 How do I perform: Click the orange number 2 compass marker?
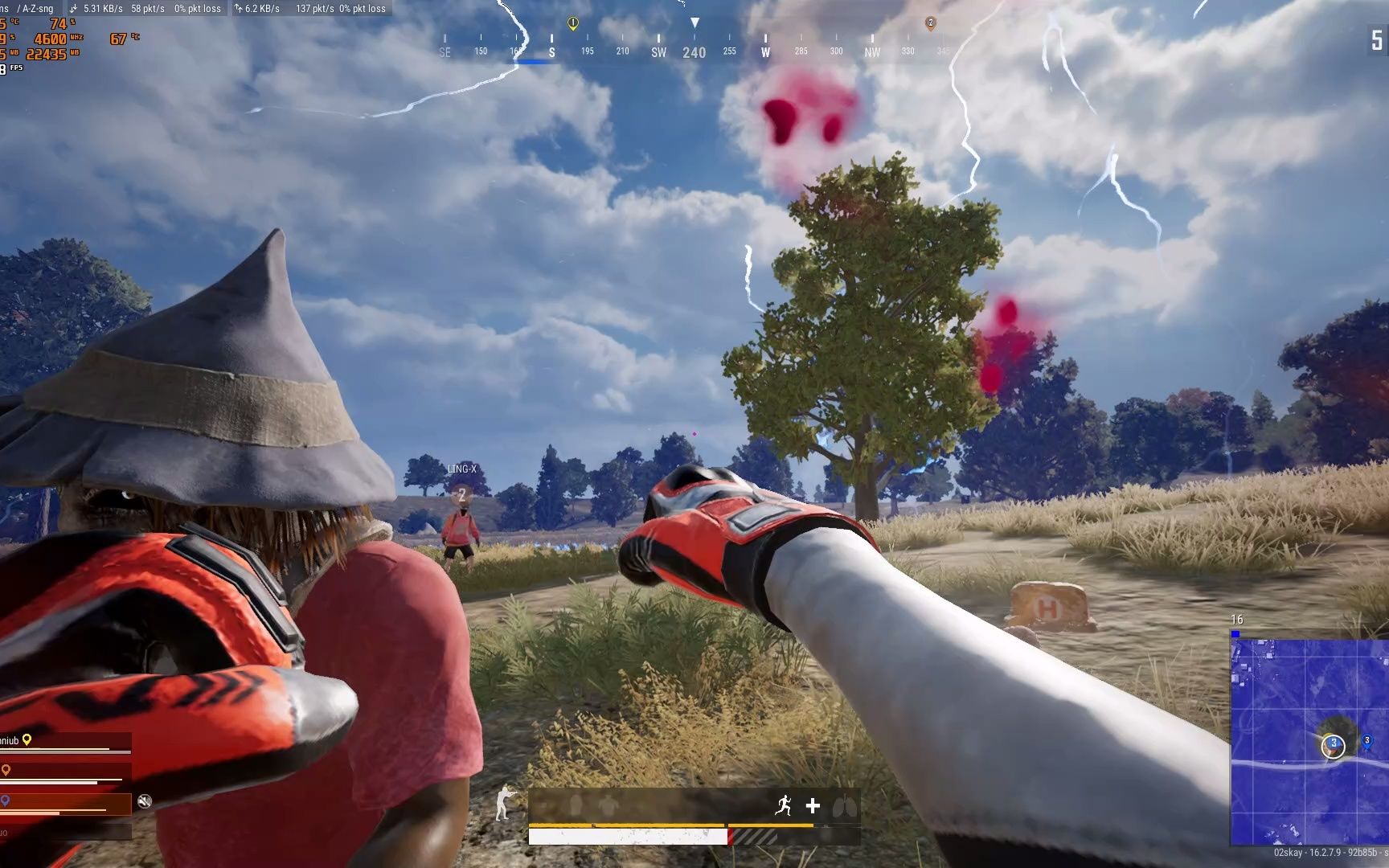pos(930,24)
